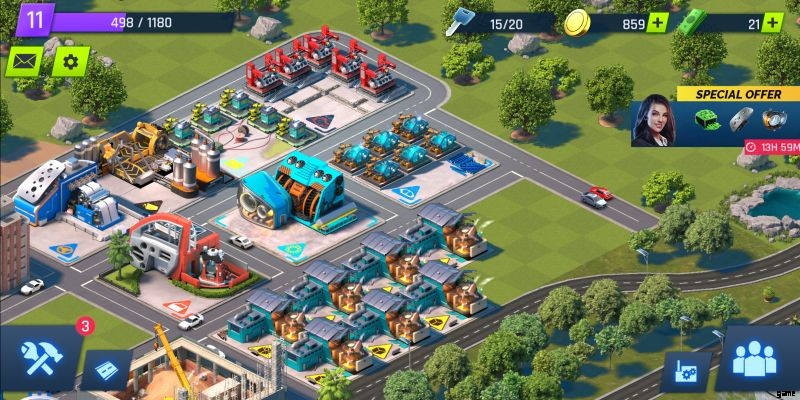Image resolution: width=800 pixels, height=400 pixels.
Task: Add more gold coins with plus button
Action: pos(657,22)
